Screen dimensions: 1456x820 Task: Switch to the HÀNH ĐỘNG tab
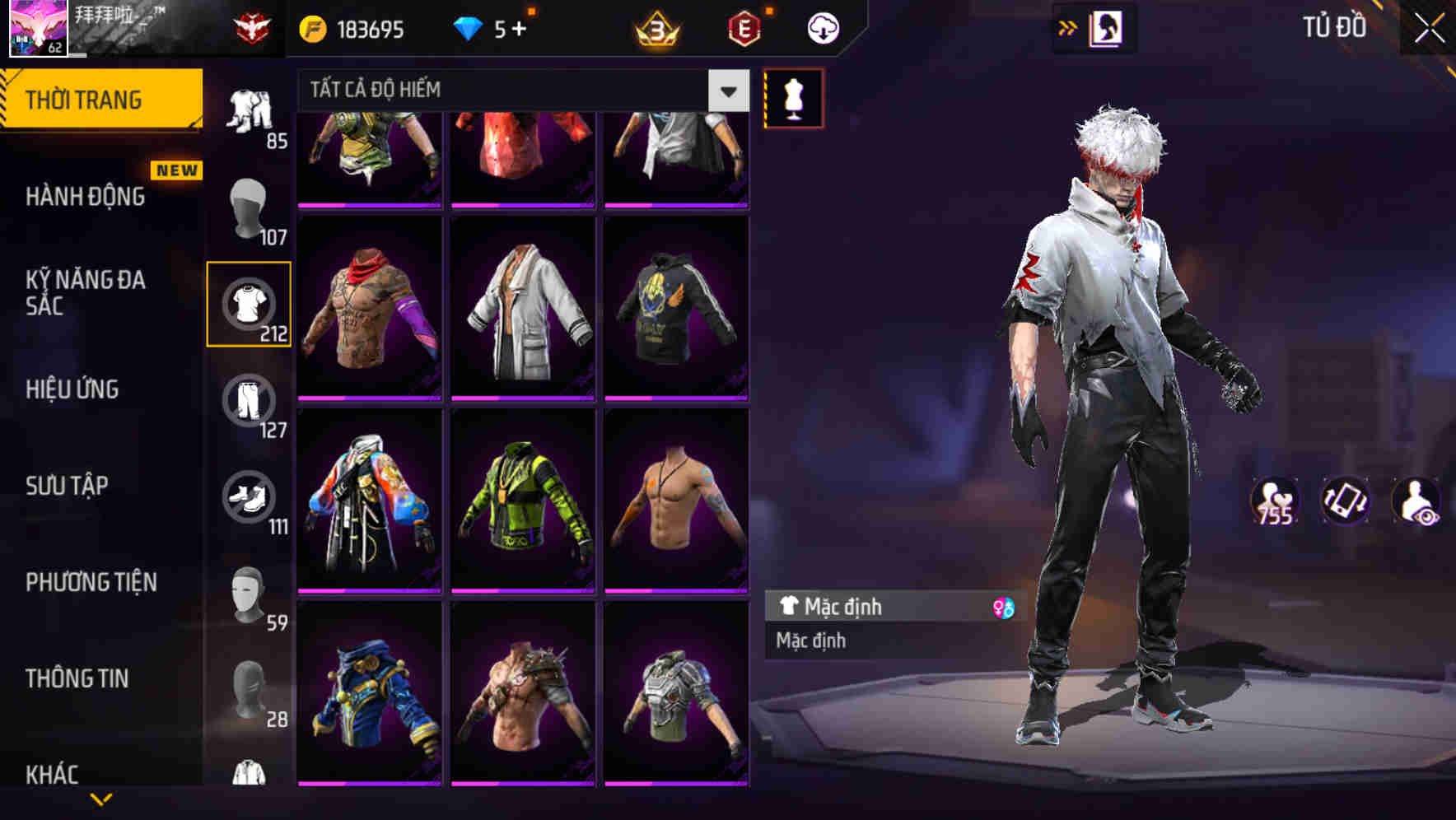pyautogui.click(x=86, y=197)
